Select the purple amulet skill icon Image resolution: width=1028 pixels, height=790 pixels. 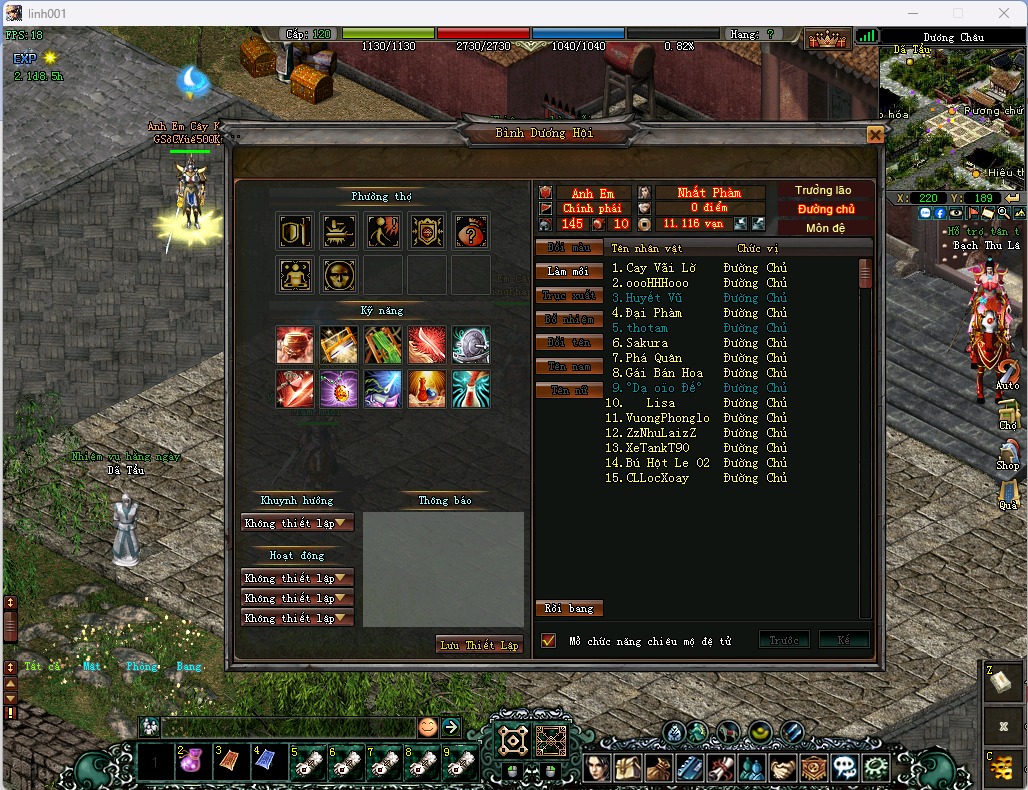pyautogui.click(x=339, y=389)
